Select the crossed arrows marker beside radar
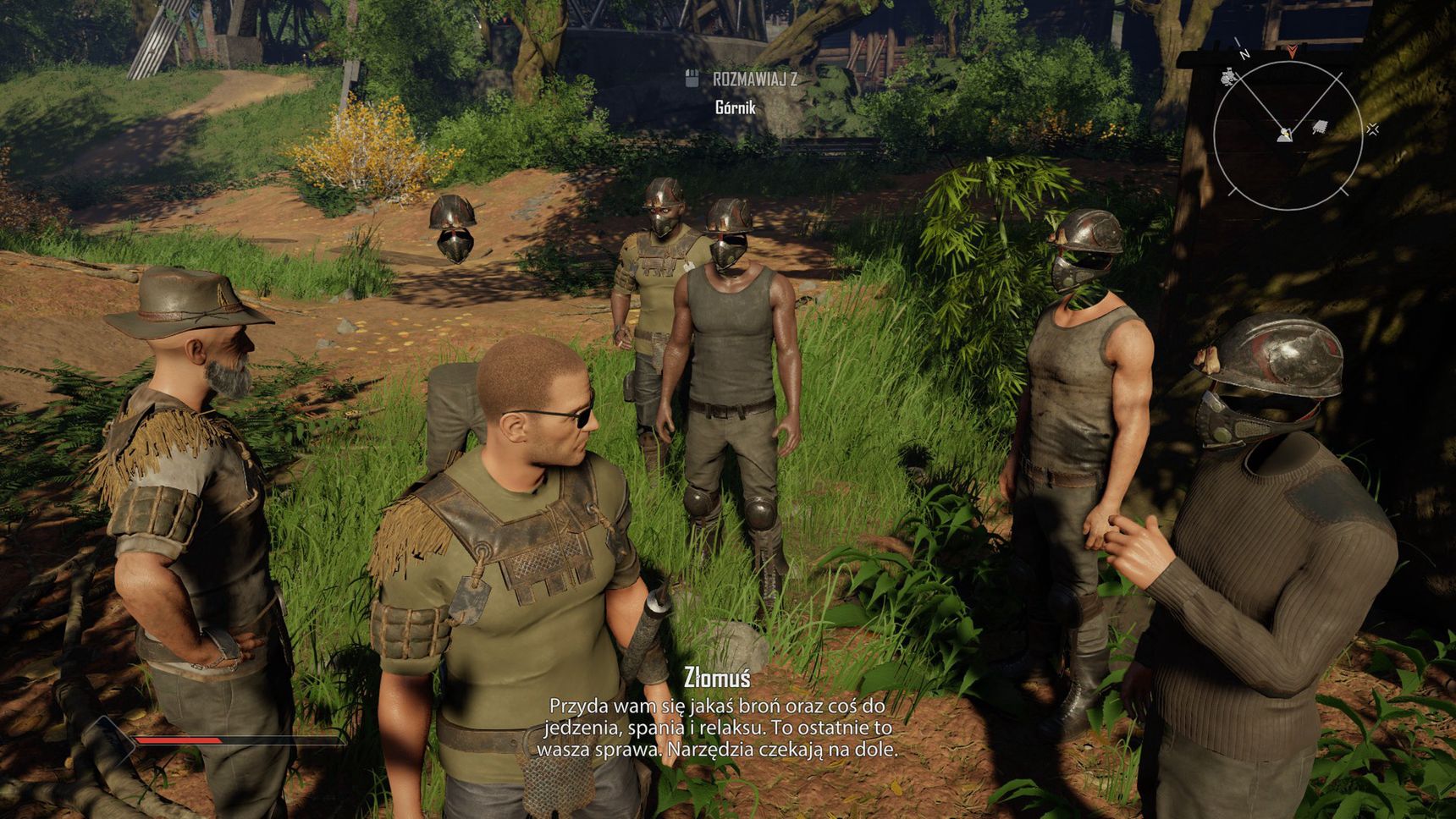Viewport: 1456px width, 819px height. [x=1372, y=129]
